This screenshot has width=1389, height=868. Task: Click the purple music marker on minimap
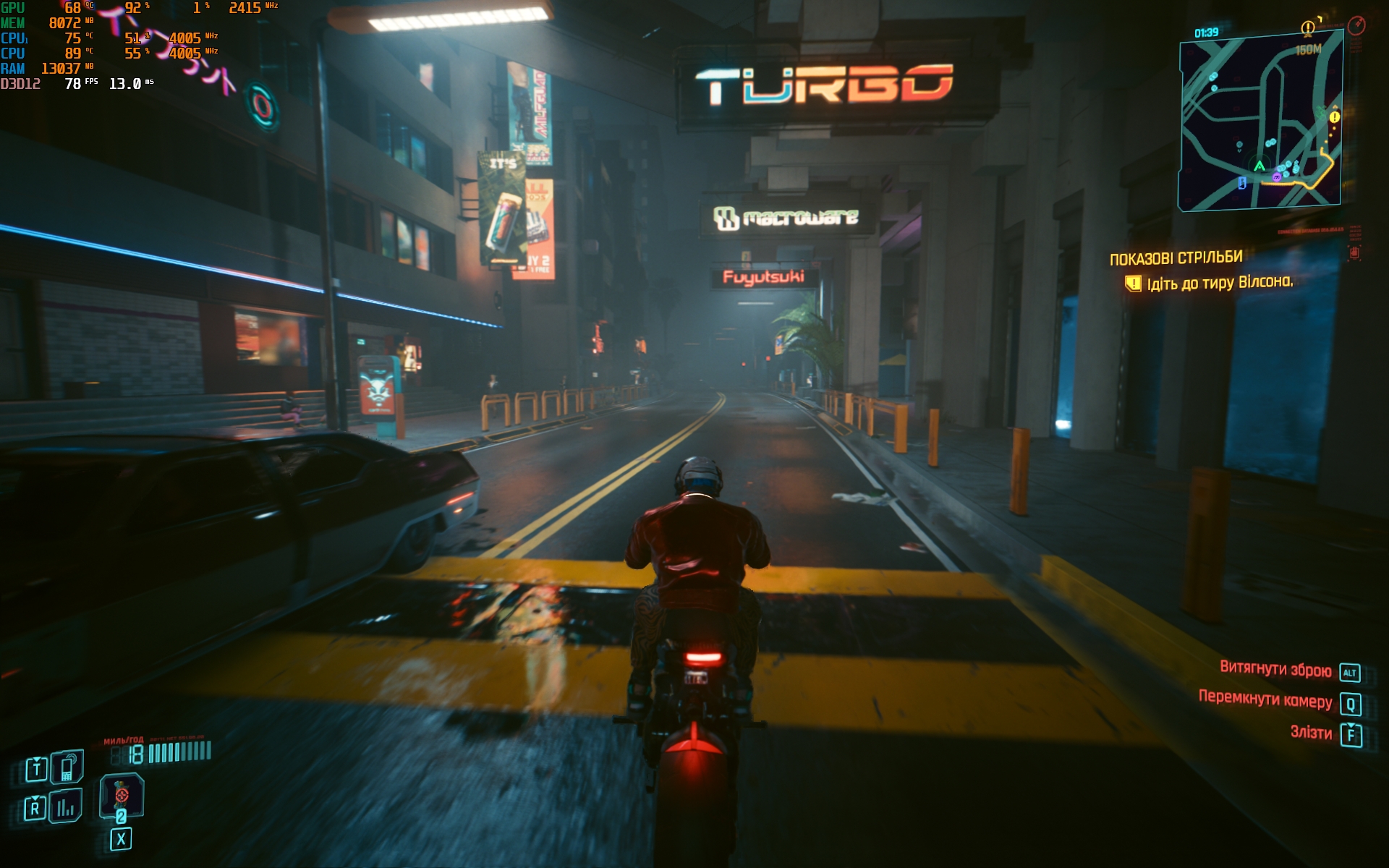(1277, 176)
